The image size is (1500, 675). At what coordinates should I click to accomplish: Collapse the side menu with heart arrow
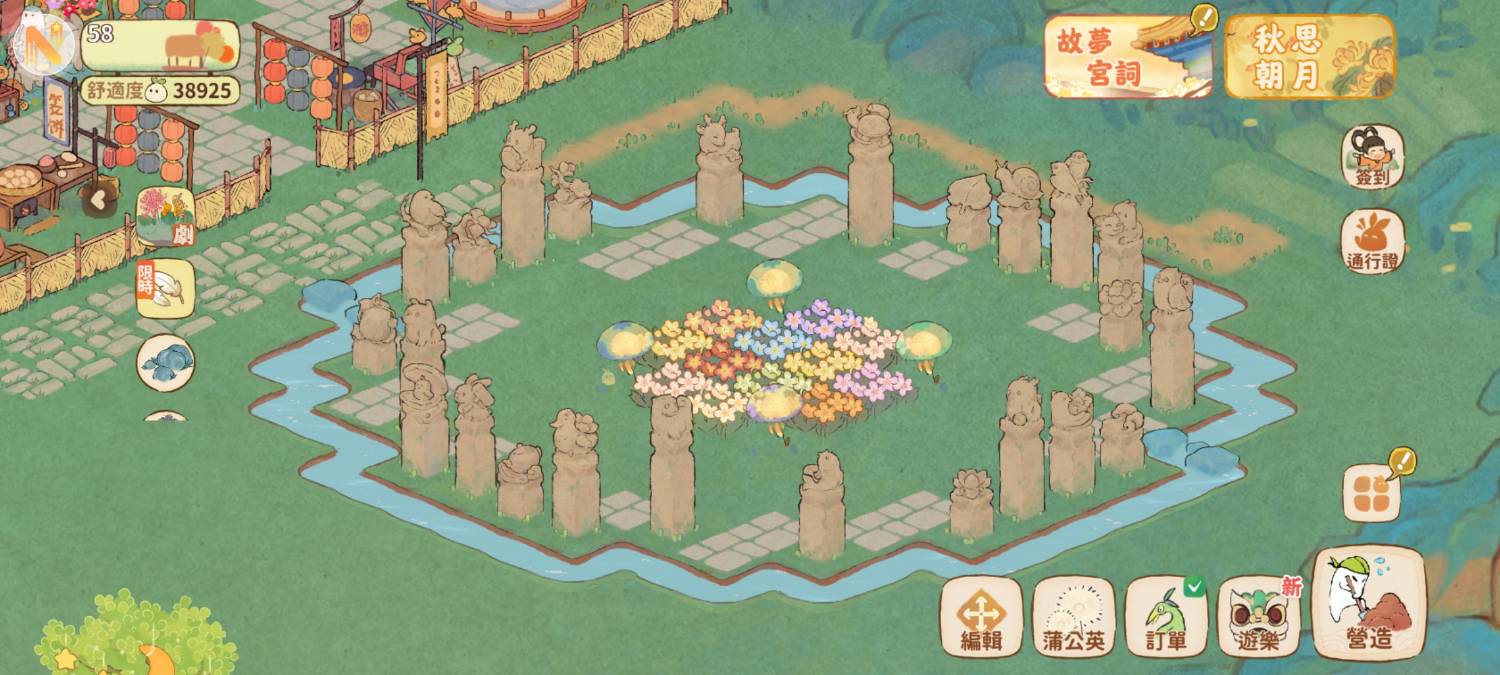click(x=98, y=198)
